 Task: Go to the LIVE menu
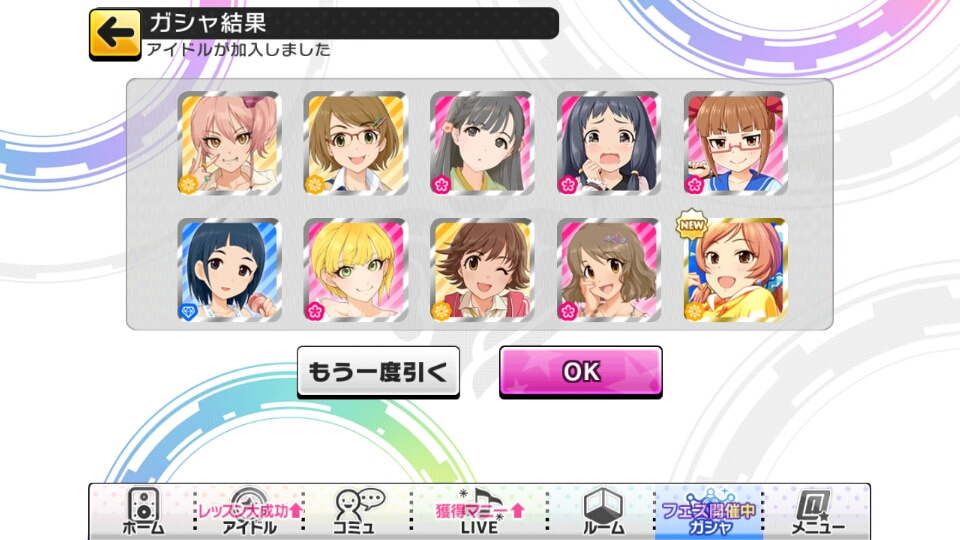tap(478, 512)
